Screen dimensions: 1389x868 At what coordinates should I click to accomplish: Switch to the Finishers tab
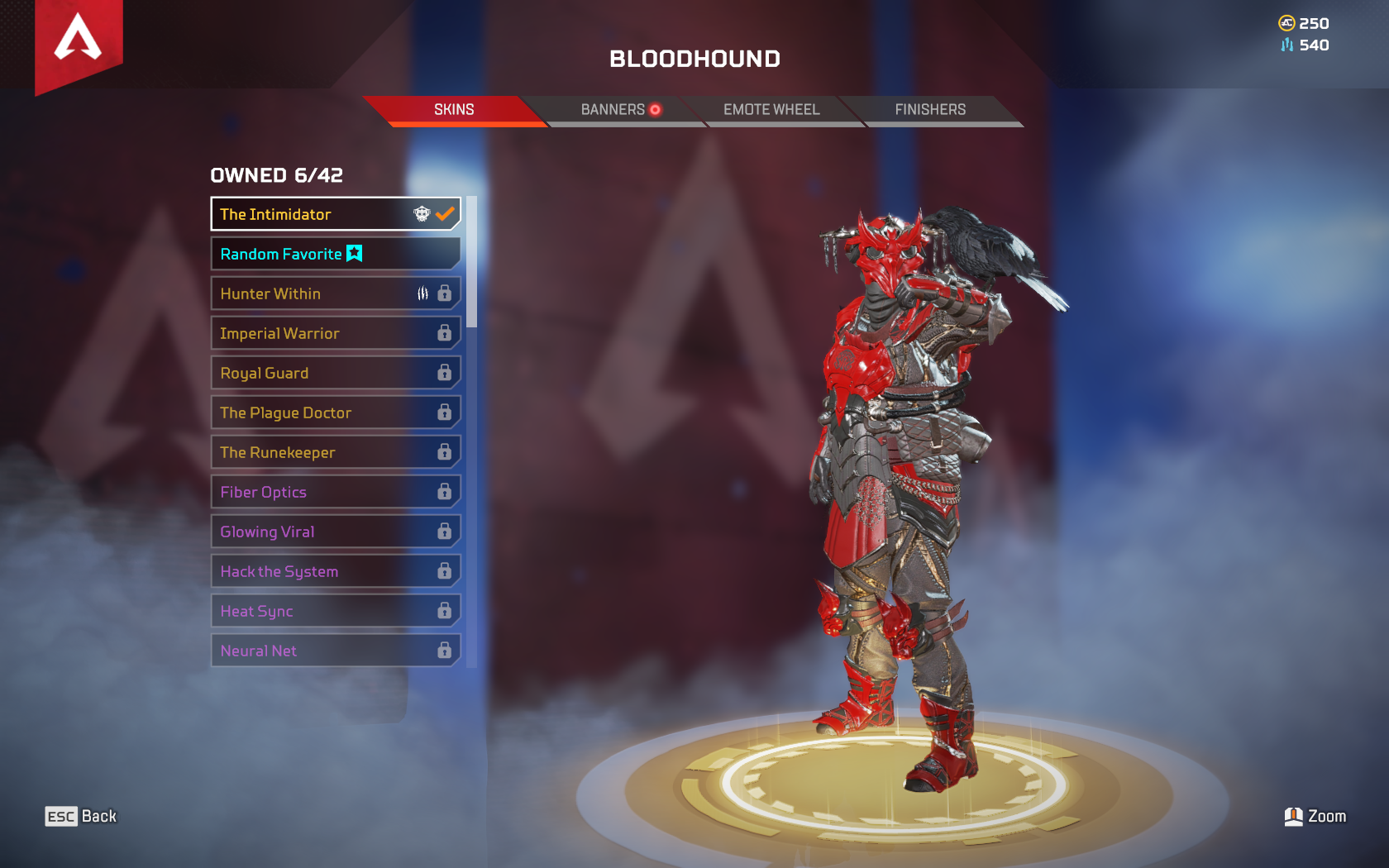coord(930,109)
